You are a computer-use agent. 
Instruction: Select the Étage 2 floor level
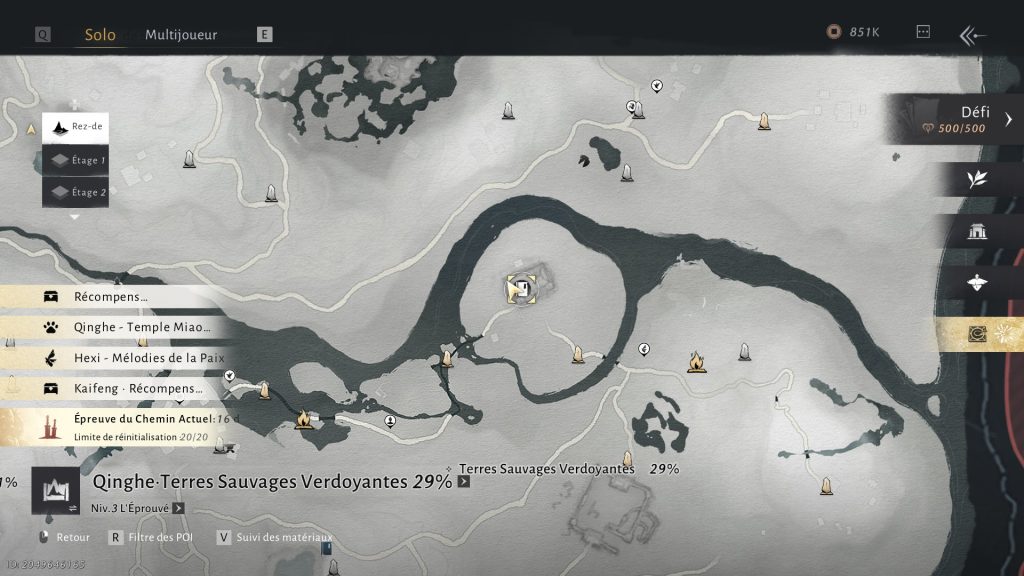[76, 192]
